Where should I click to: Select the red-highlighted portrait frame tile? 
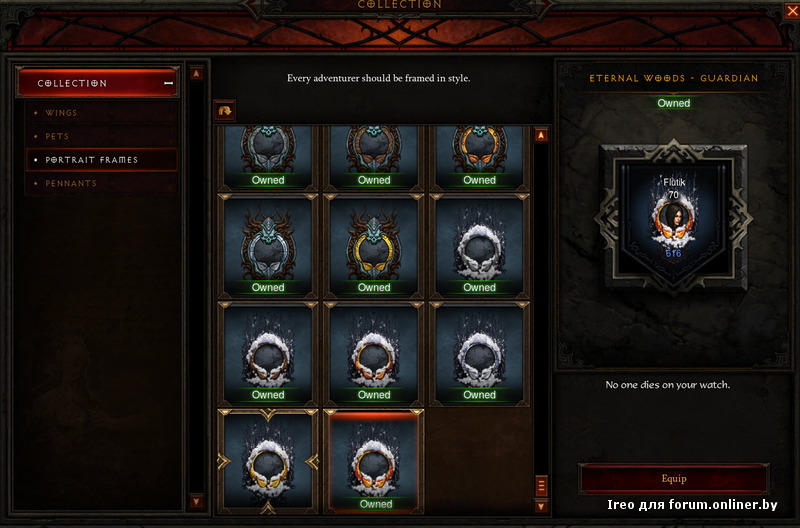click(x=376, y=461)
